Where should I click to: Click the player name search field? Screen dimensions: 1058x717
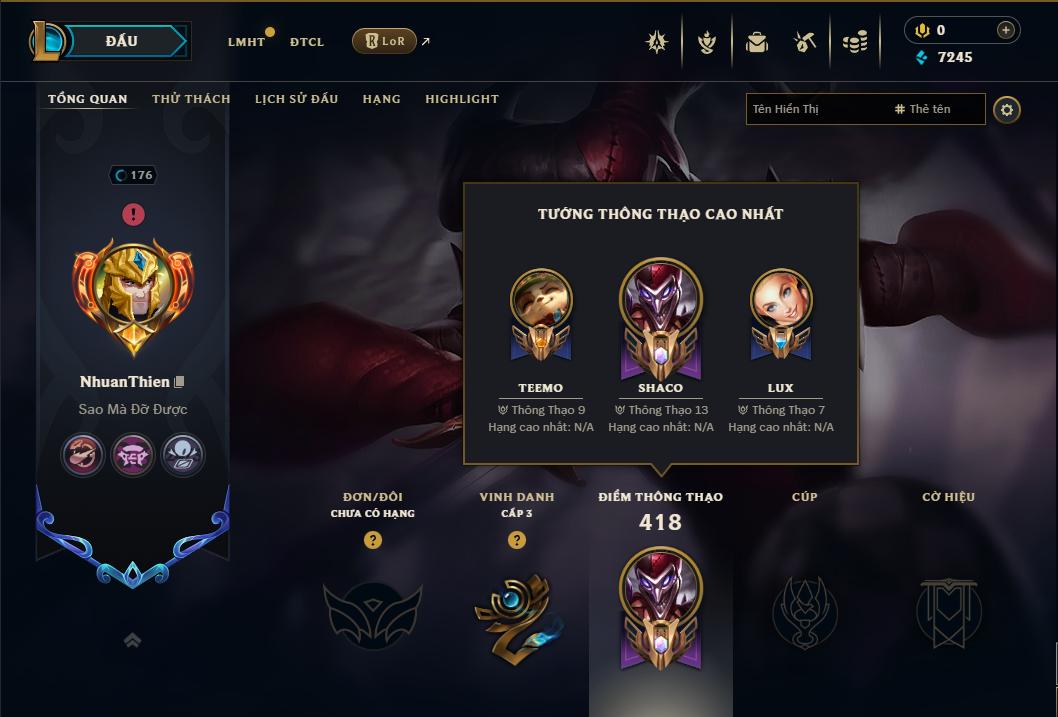(815, 109)
